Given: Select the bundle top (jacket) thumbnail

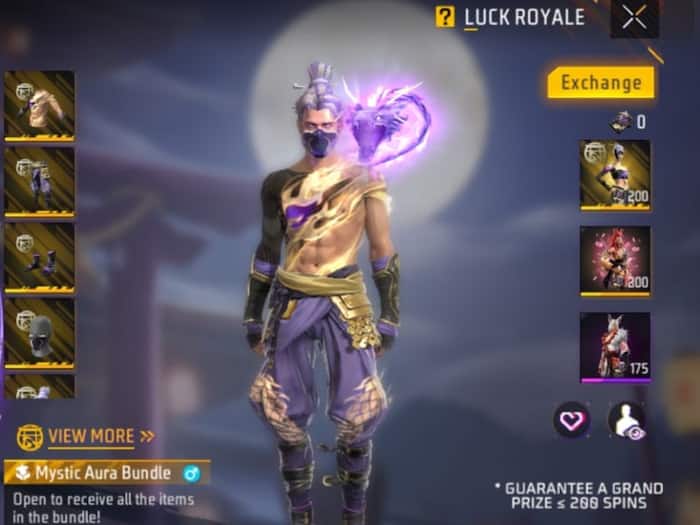Looking at the screenshot, I should tap(39, 105).
